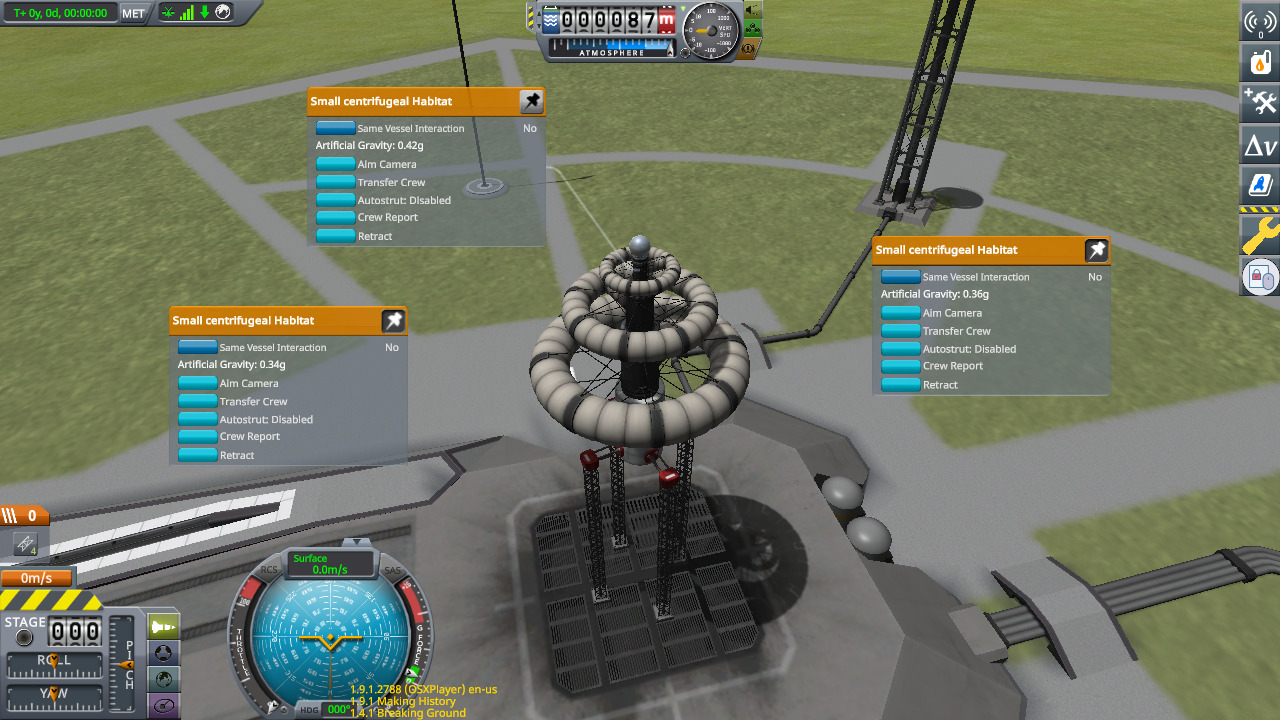
Task: Toggle RCS on the navball
Action: 269,571
